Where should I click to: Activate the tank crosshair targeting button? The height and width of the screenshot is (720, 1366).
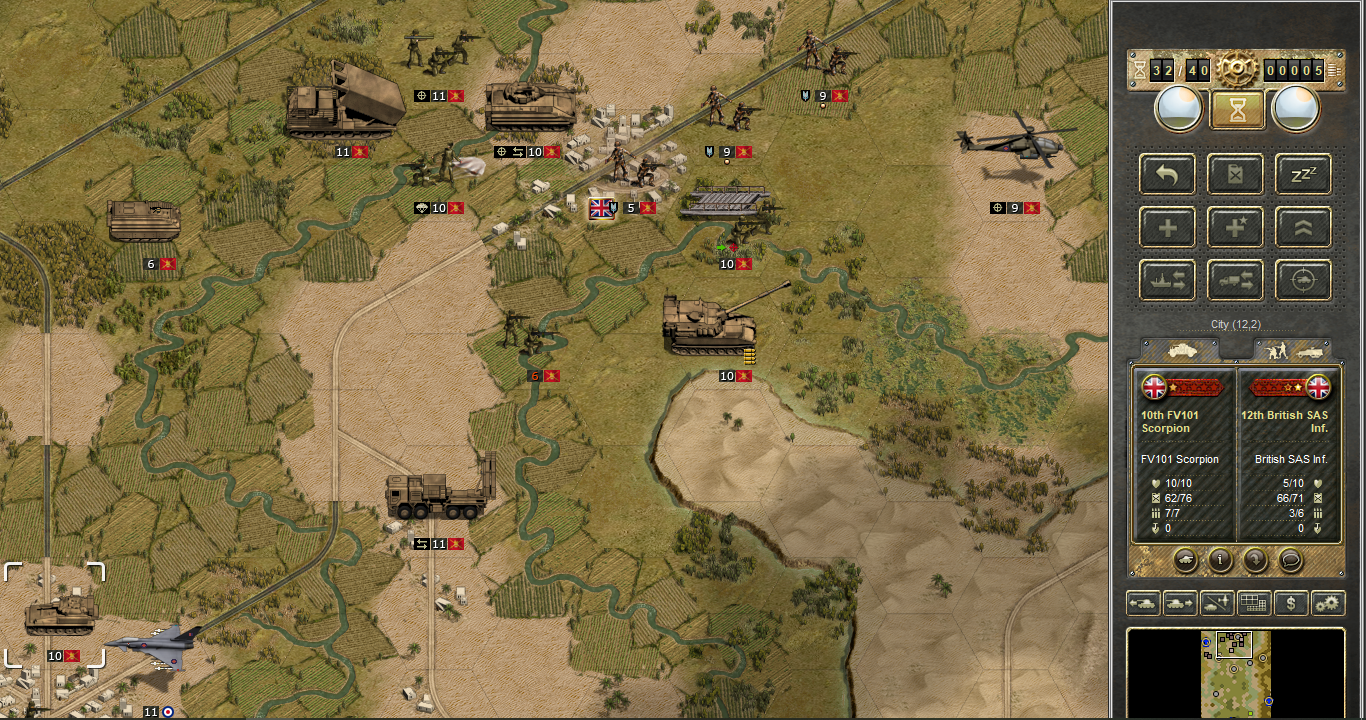point(1303,282)
